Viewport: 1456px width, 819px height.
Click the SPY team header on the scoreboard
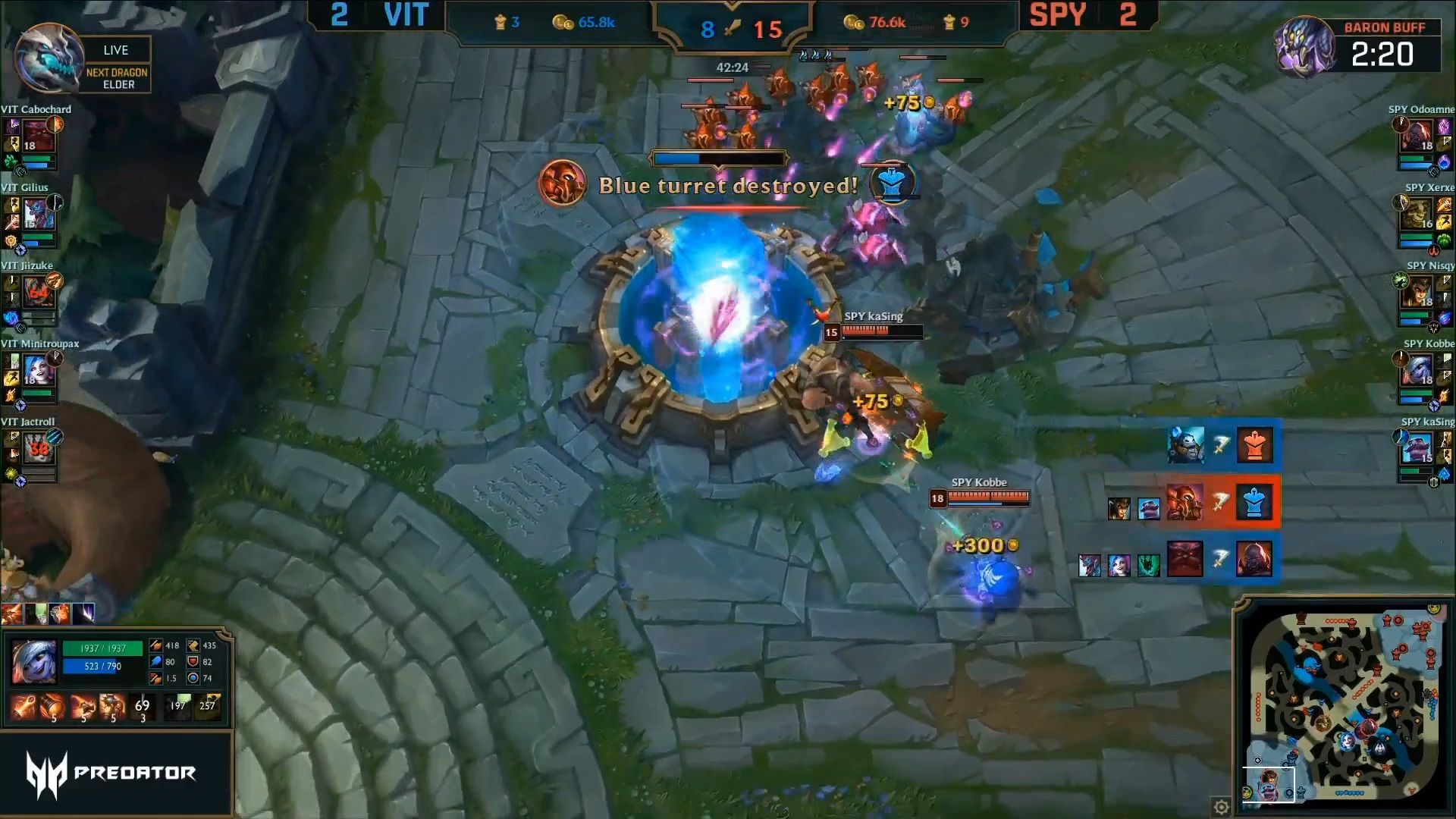(x=1059, y=14)
